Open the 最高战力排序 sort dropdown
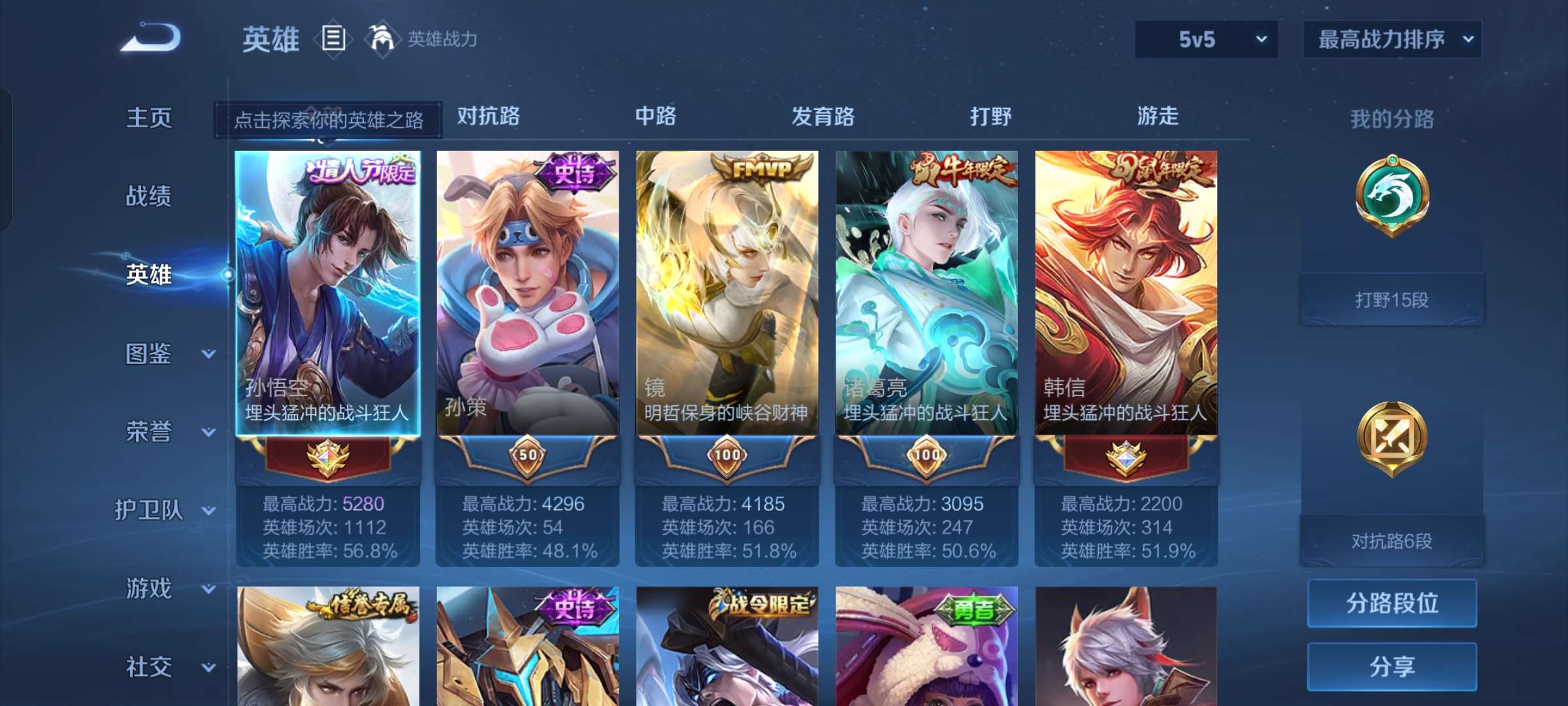The image size is (1568, 706). pyautogui.click(x=1392, y=39)
